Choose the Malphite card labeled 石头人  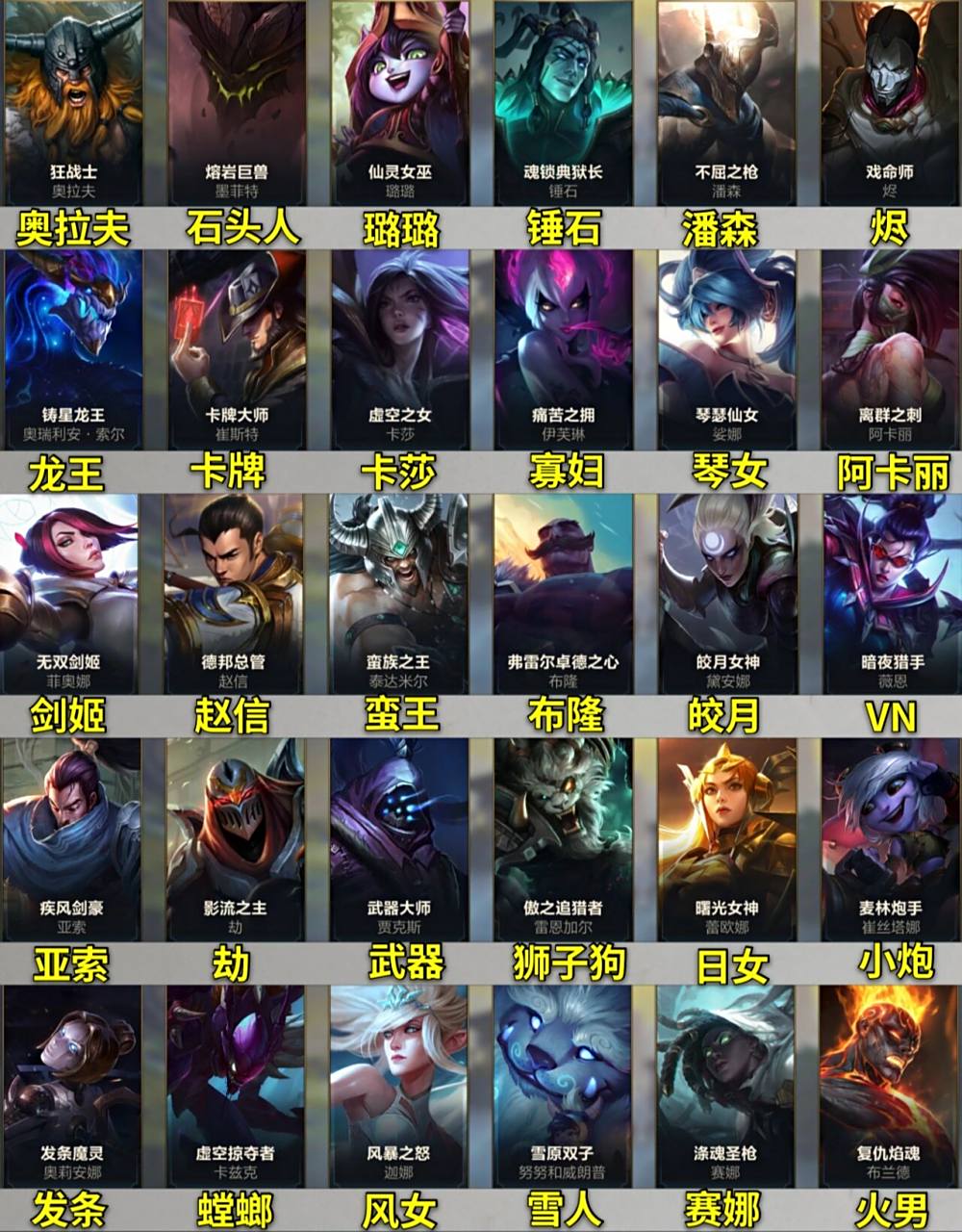pyautogui.click(x=237, y=101)
